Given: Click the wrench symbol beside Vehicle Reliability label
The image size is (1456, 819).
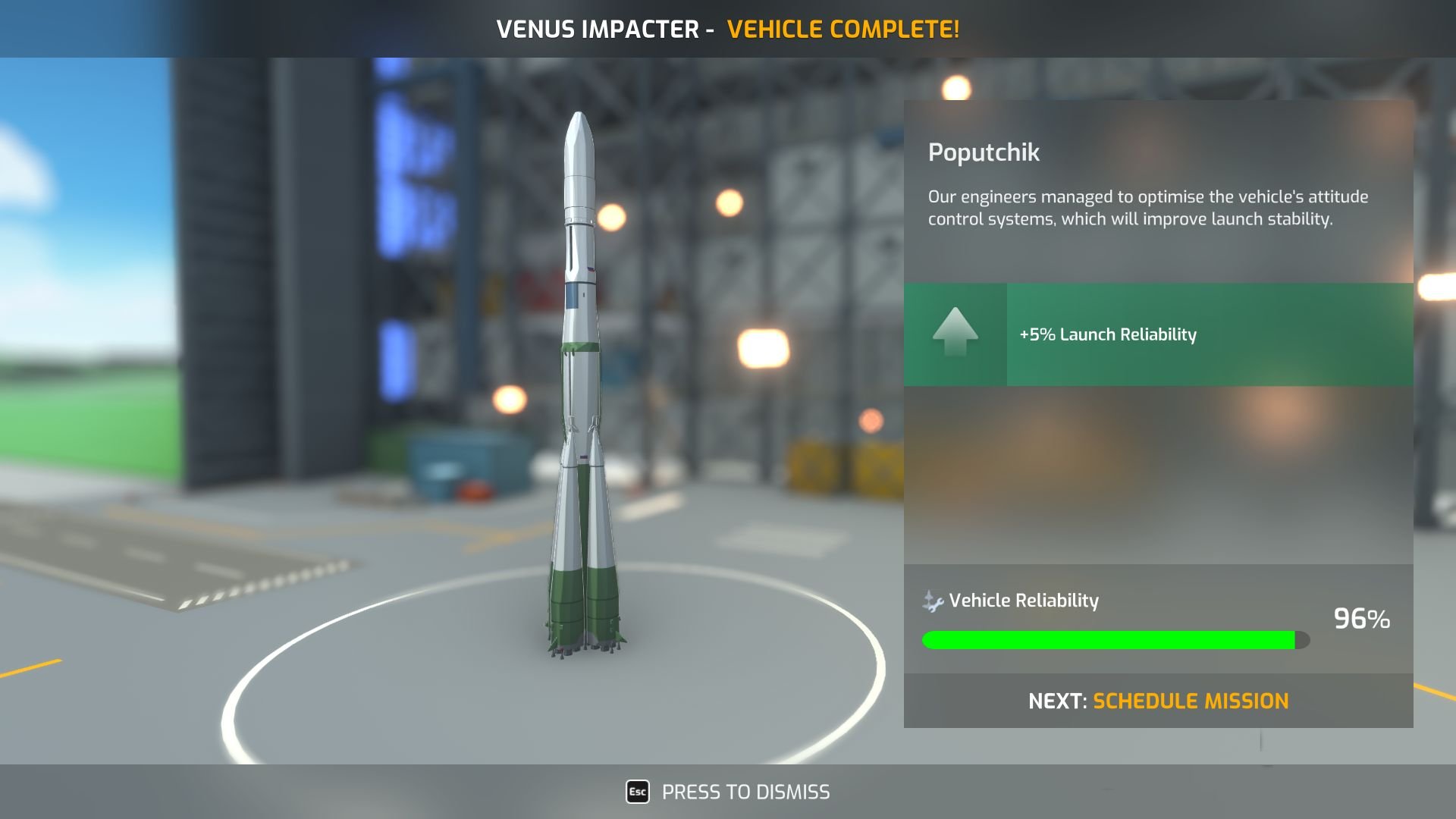Looking at the screenshot, I should point(937,604).
